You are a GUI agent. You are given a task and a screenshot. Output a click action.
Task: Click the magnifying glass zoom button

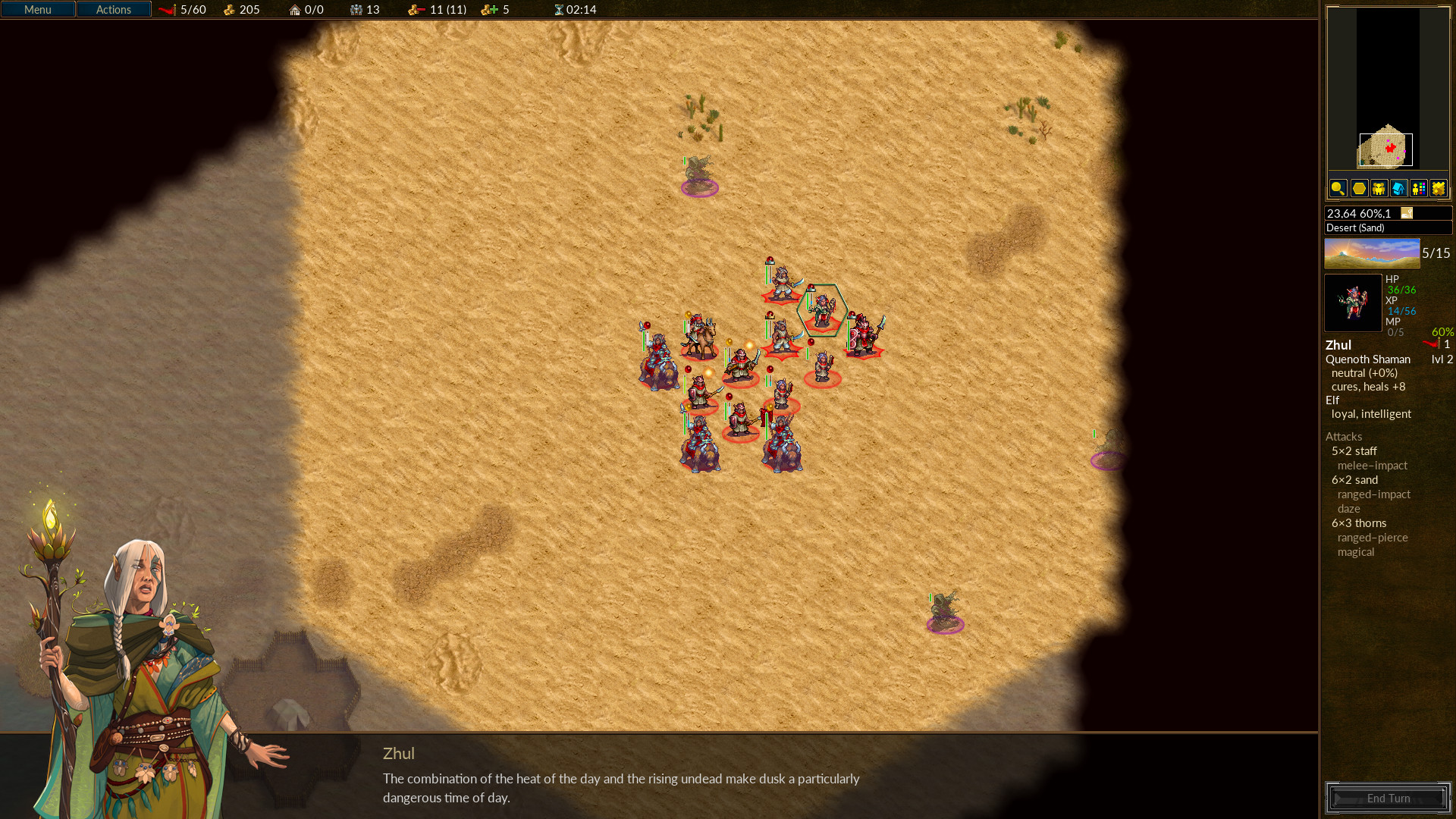point(1338,188)
